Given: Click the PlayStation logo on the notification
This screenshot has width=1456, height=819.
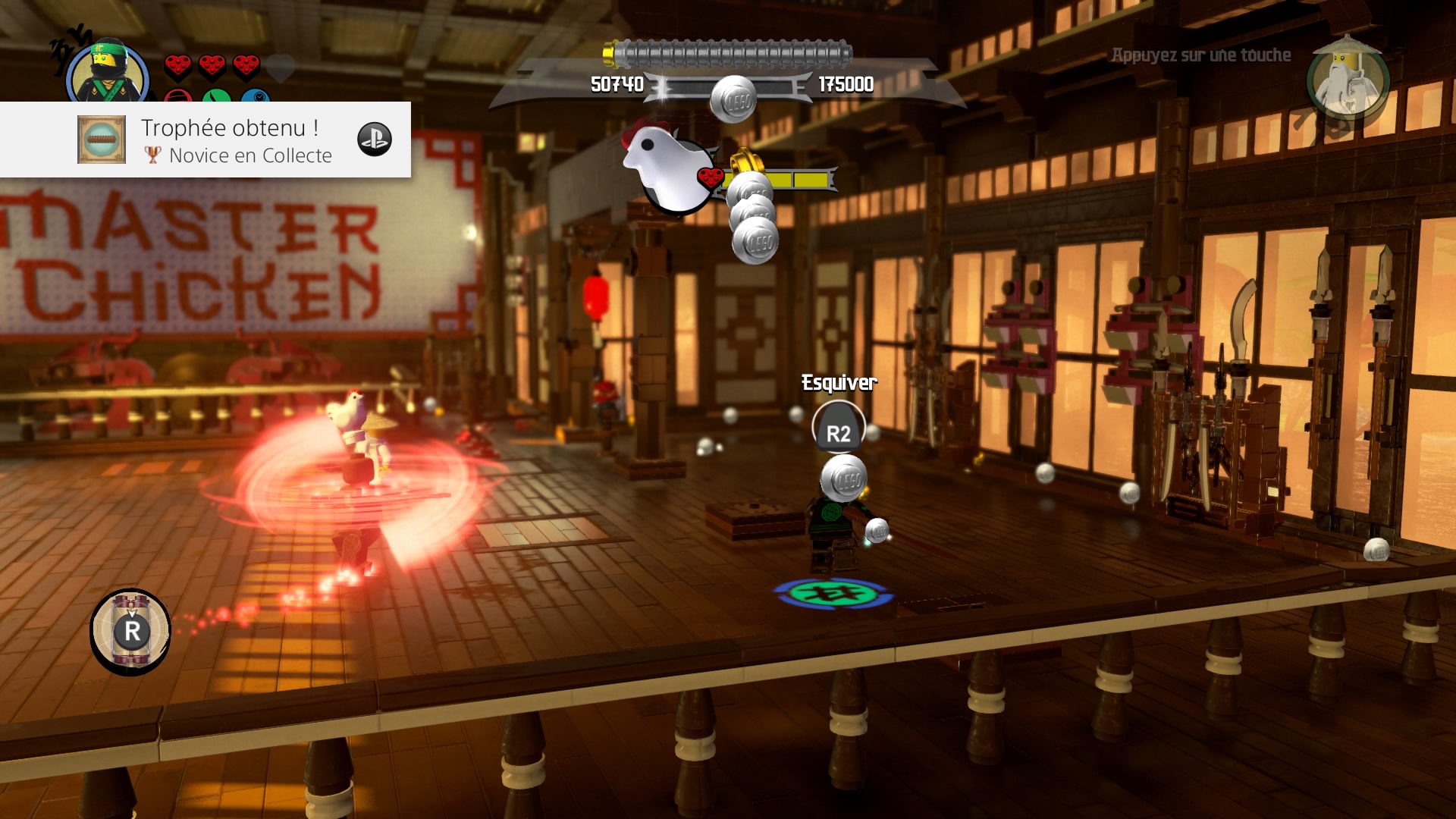Looking at the screenshot, I should [375, 140].
